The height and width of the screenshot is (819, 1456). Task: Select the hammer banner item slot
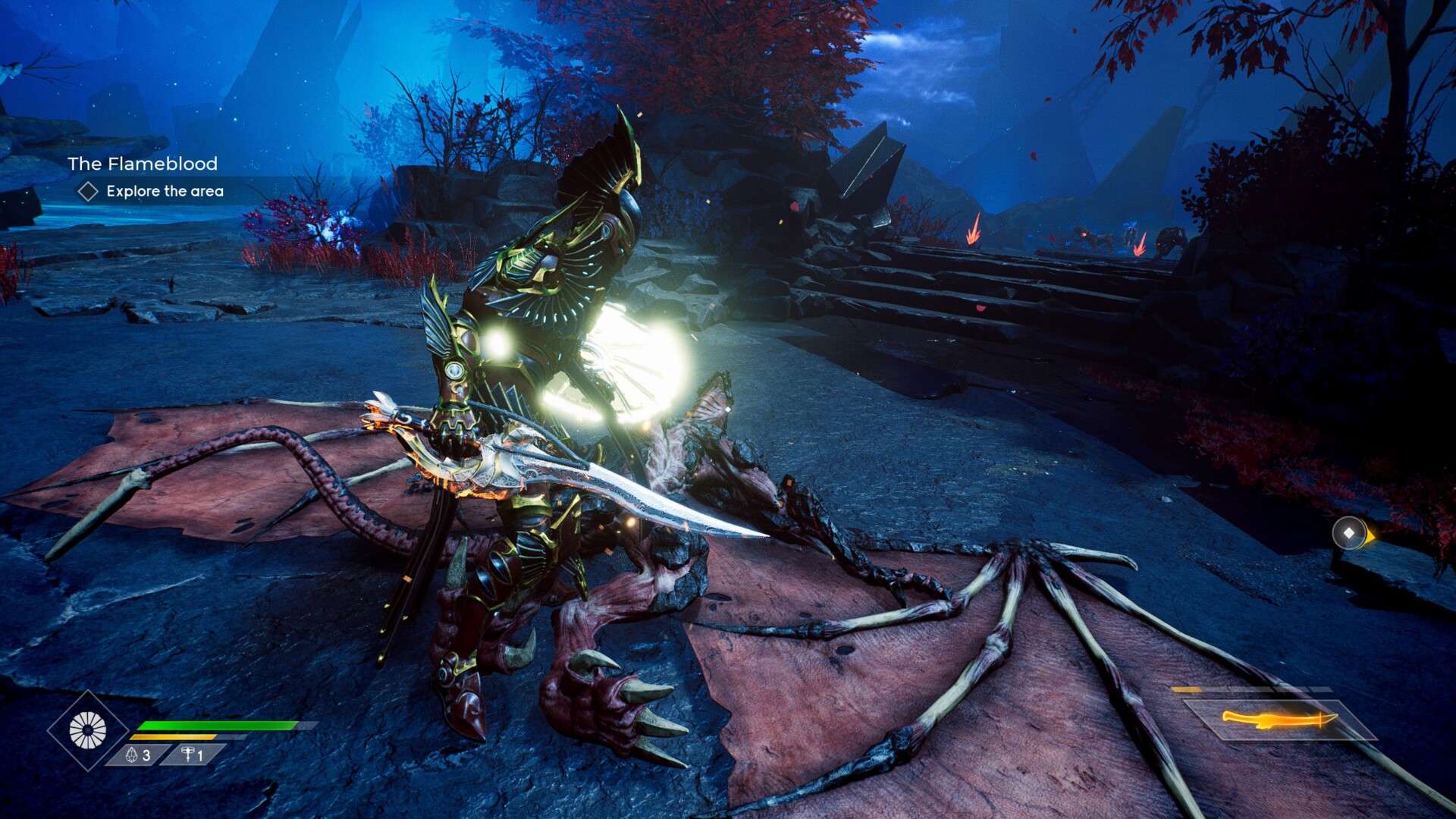click(x=193, y=755)
